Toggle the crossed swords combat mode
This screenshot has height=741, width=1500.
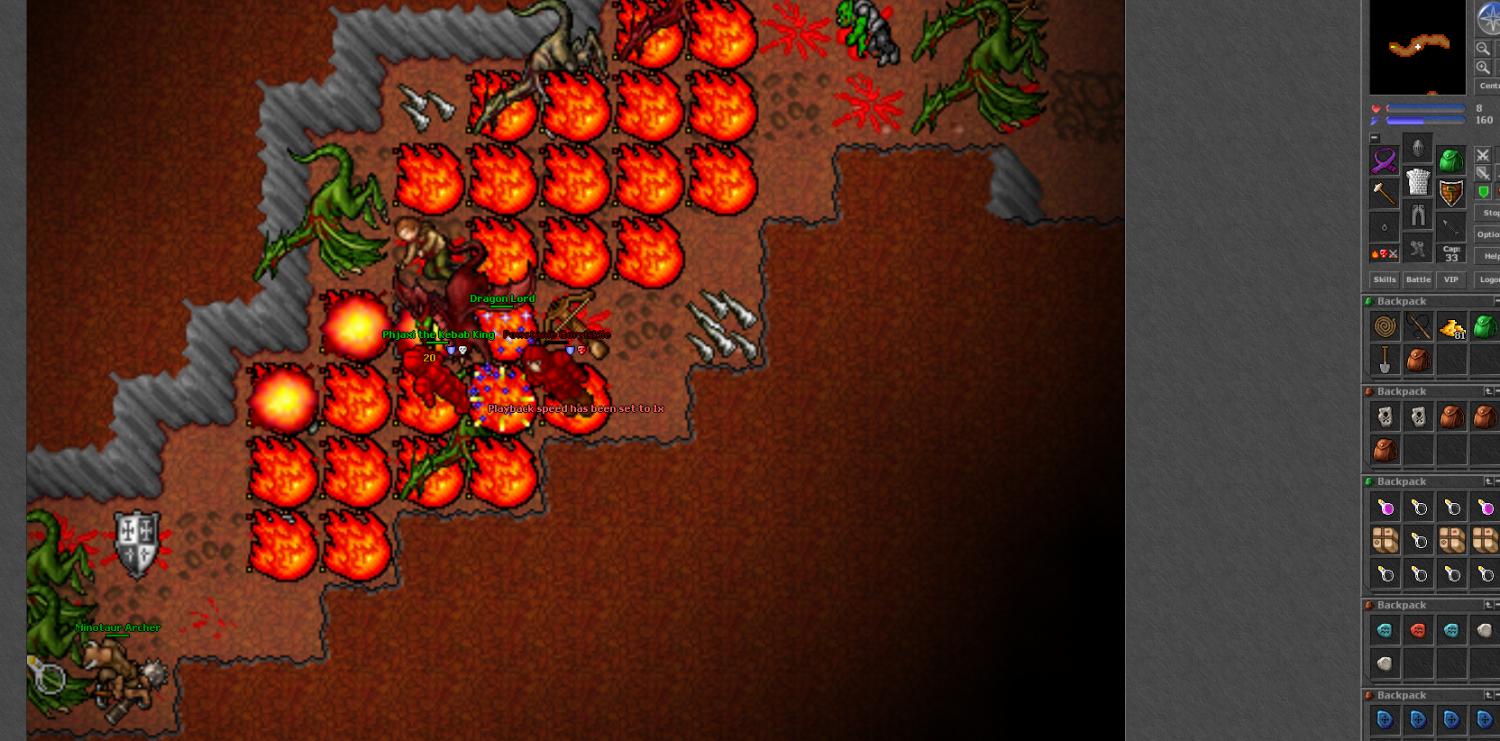click(x=1483, y=155)
